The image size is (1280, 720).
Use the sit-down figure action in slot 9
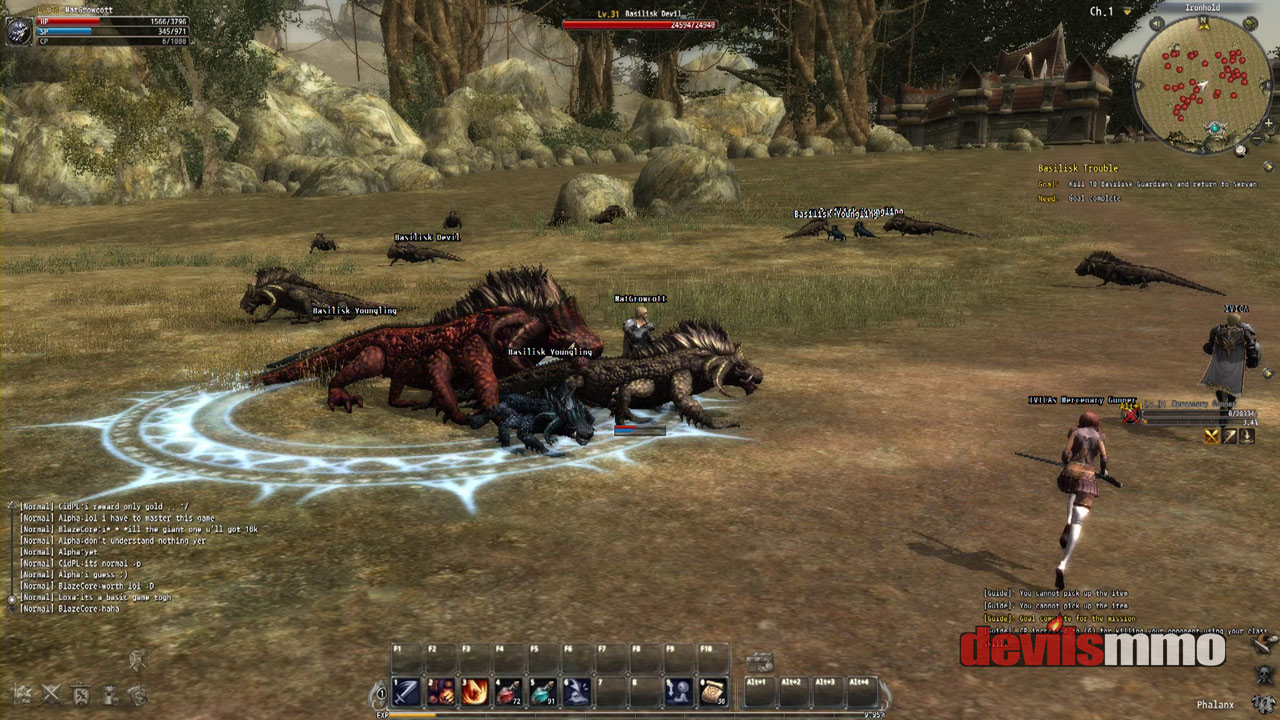(x=679, y=691)
